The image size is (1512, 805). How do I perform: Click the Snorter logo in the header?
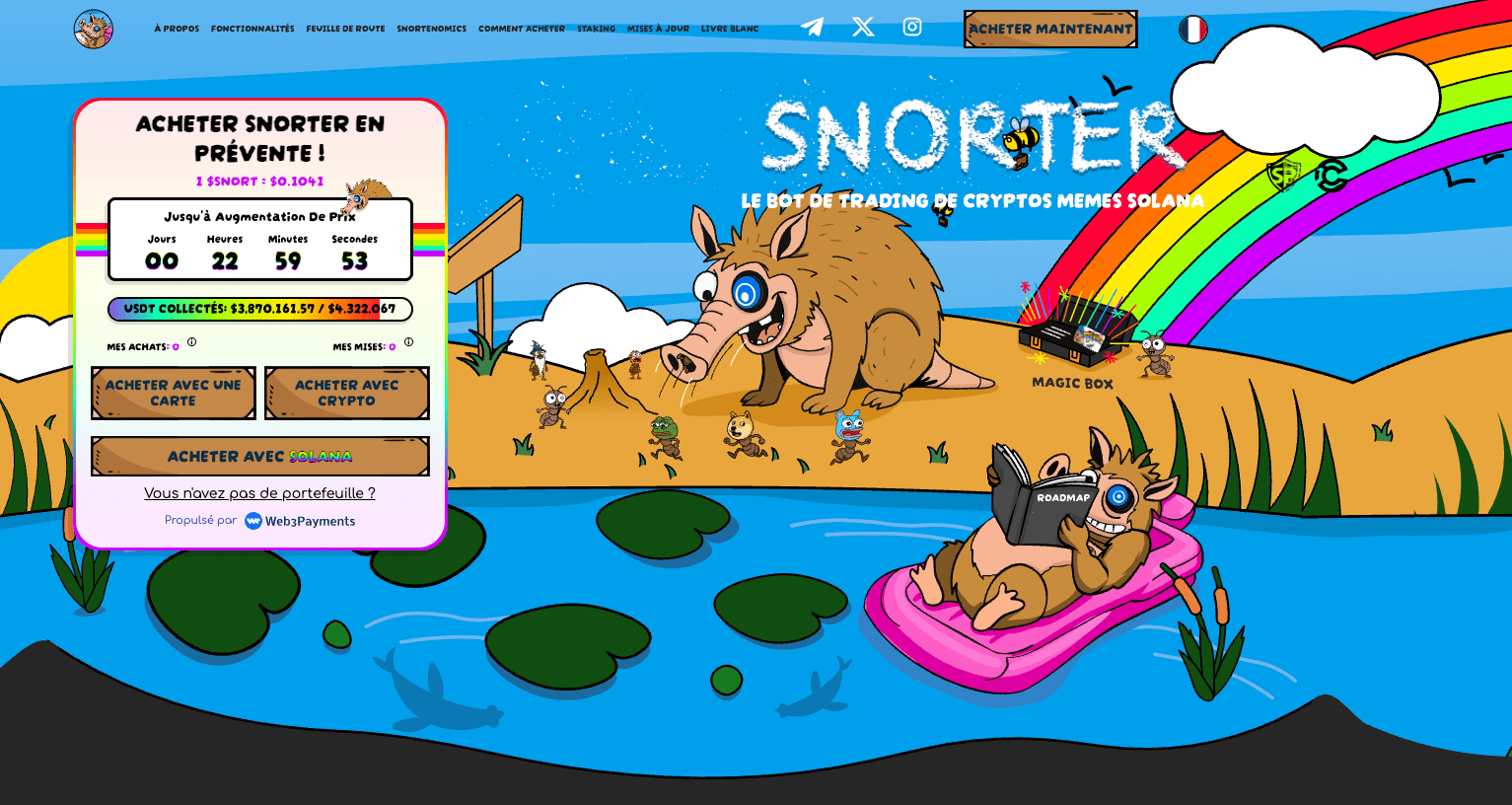point(93,29)
